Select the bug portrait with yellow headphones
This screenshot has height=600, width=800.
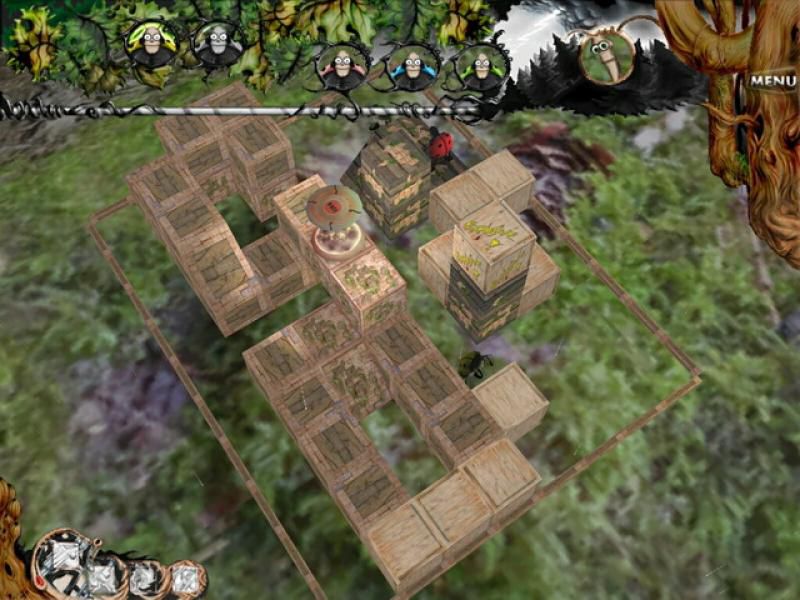(150, 44)
